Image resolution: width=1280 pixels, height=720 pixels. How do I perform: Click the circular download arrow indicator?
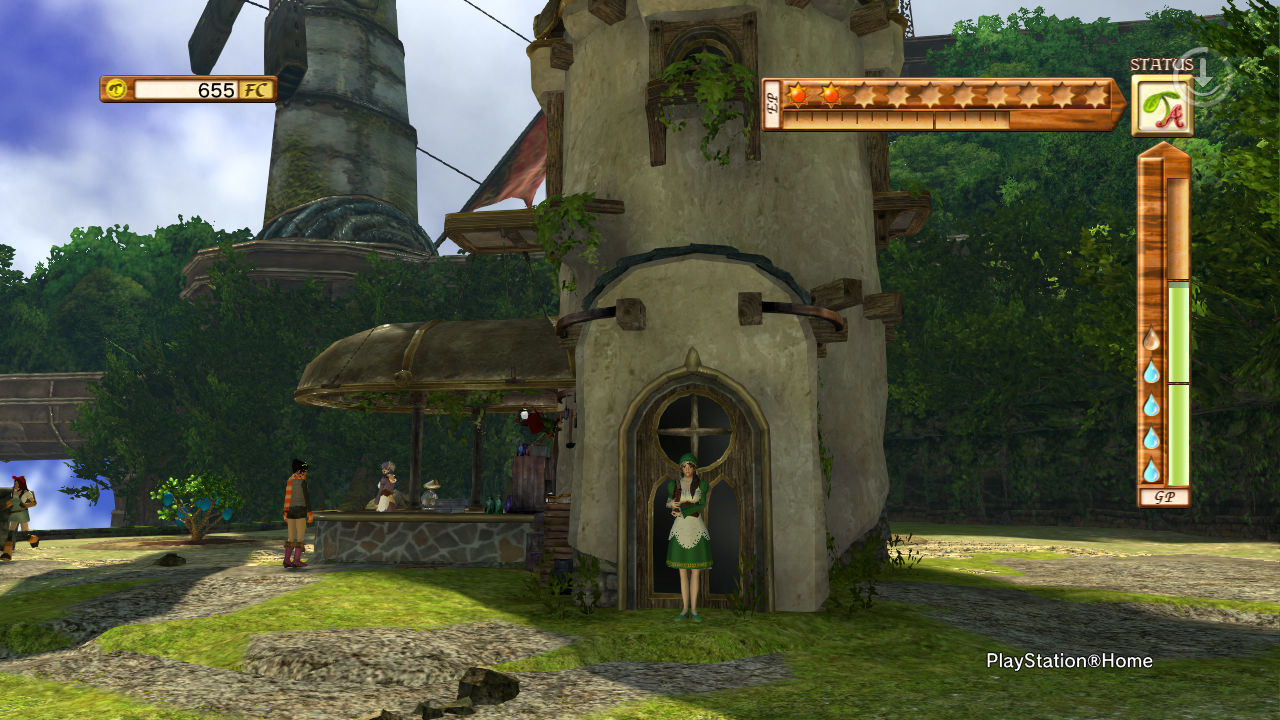pos(1203,76)
